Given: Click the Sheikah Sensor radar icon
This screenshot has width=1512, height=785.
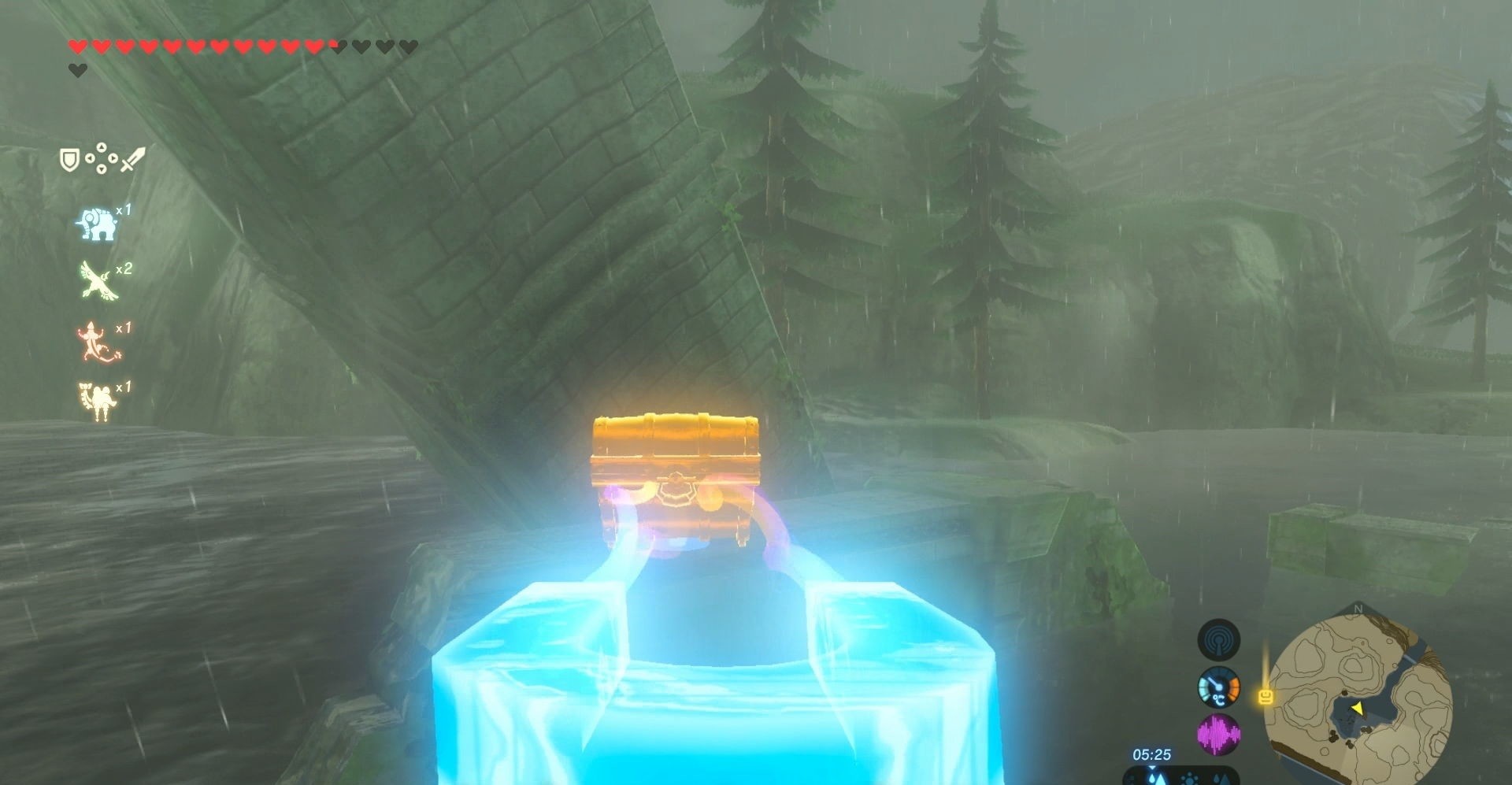Looking at the screenshot, I should point(1217,640).
